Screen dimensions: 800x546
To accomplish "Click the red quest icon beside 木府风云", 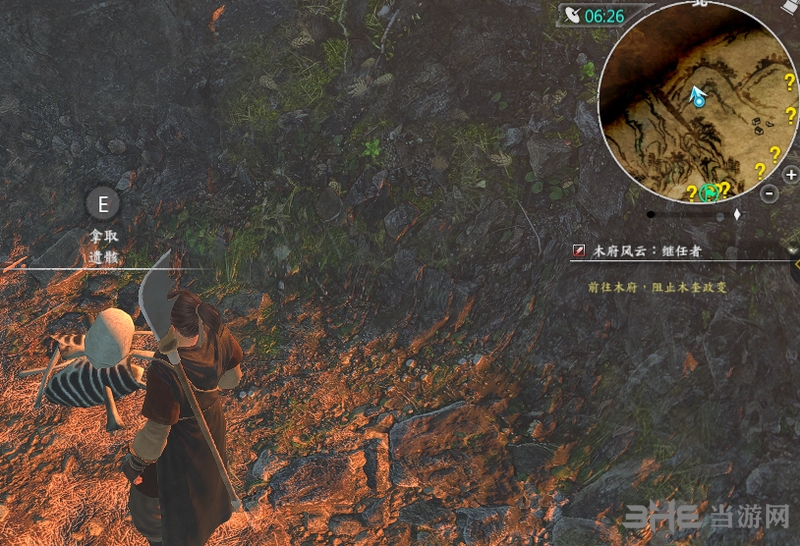I will pyautogui.click(x=579, y=251).
